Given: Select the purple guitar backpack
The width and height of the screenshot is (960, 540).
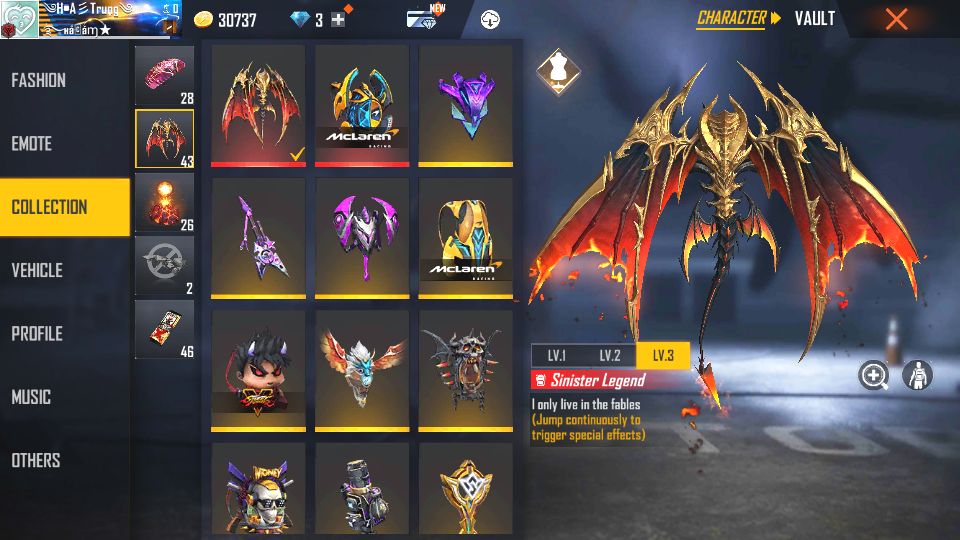Looking at the screenshot, I should [x=258, y=237].
